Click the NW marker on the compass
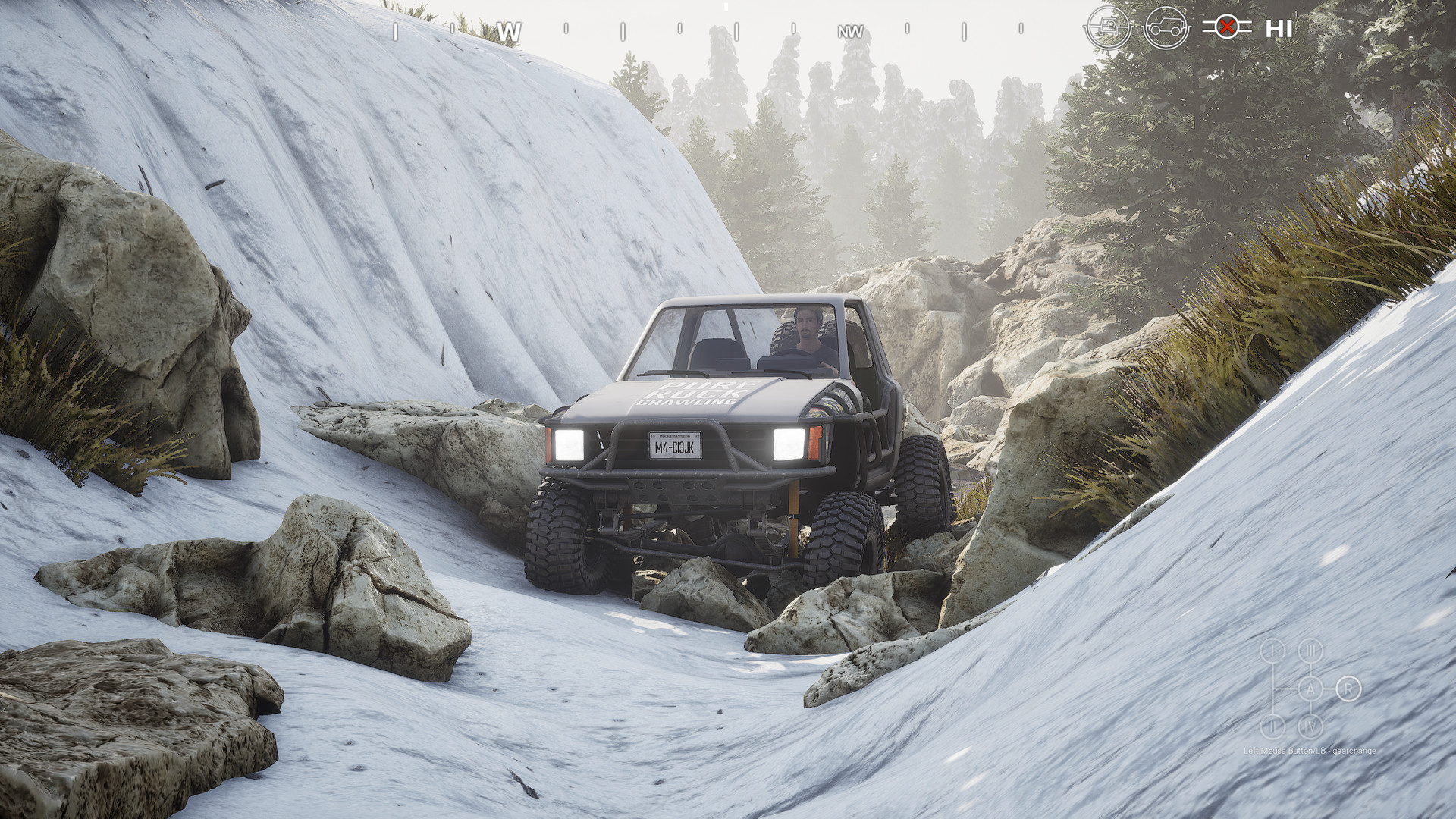1456x819 pixels. pos(849,30)
